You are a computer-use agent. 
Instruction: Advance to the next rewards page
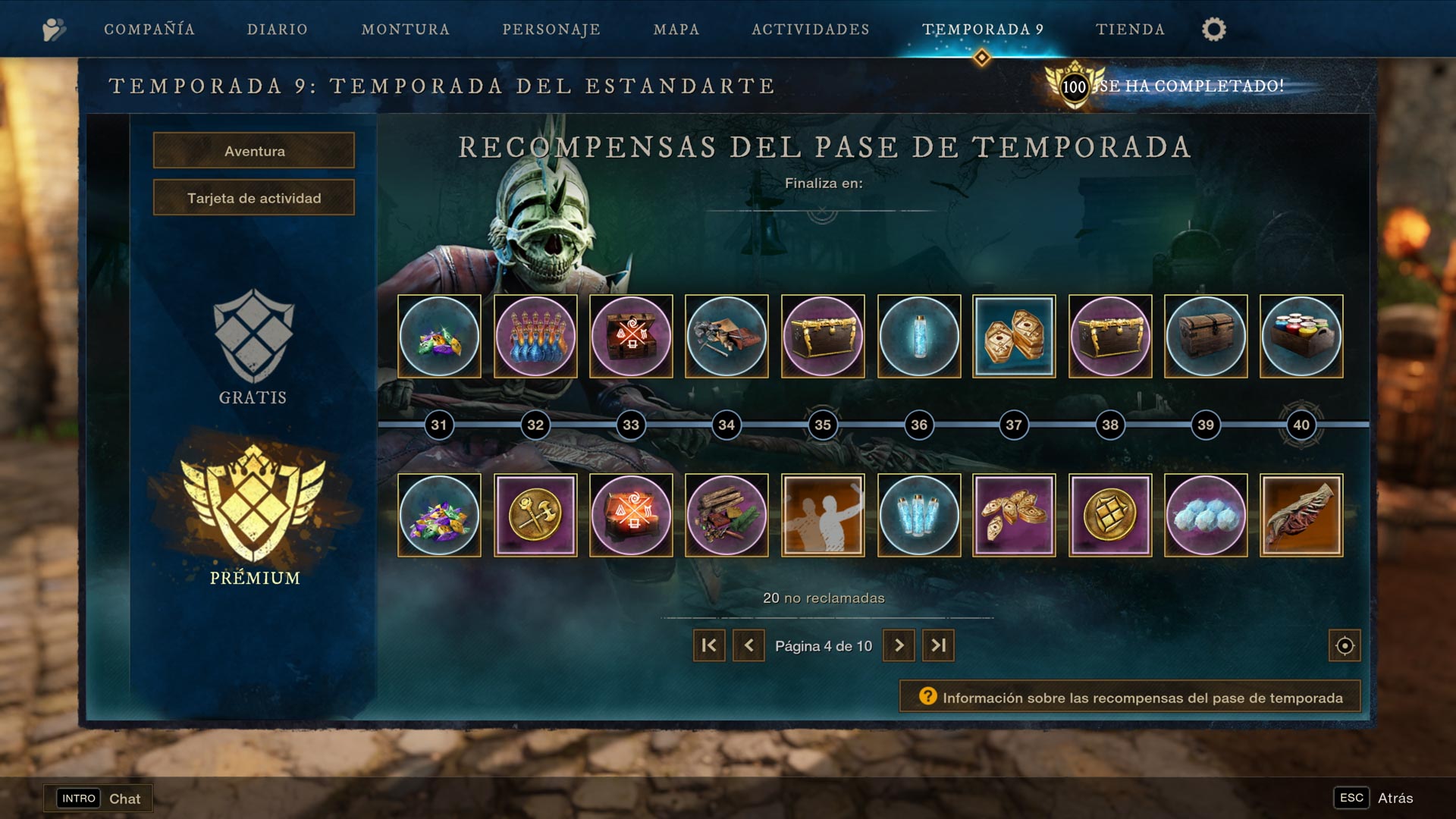(899, 645)
